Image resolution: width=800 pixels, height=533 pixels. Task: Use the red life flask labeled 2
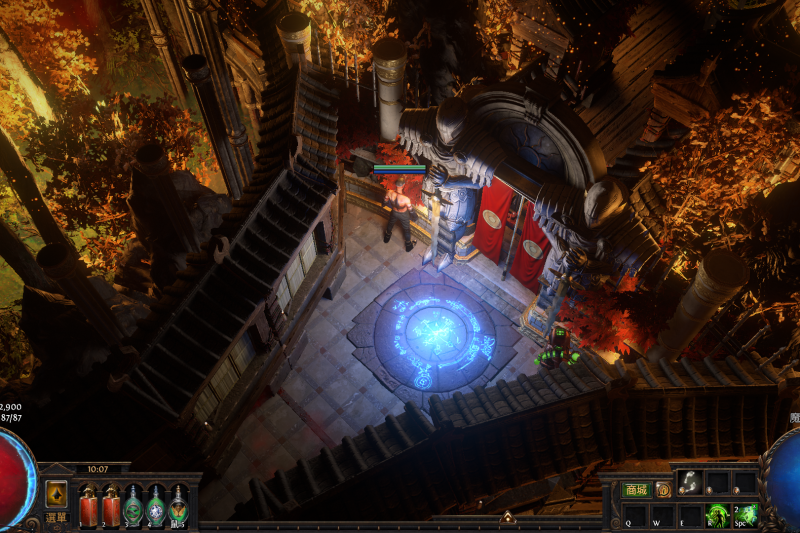110,504
